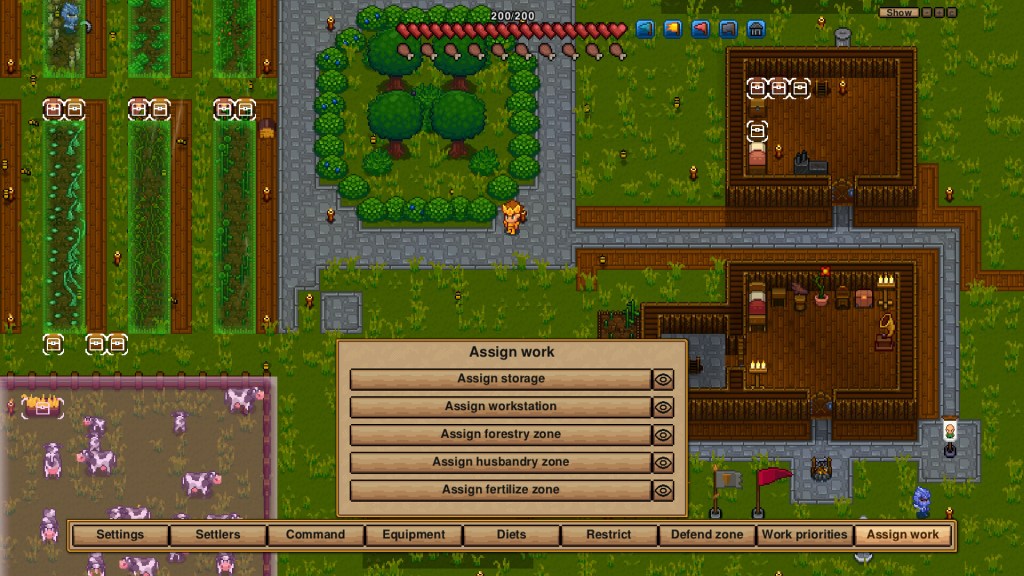Select Assign forestry zone
Screen dimensions: 1024x576
coord(500,435)
